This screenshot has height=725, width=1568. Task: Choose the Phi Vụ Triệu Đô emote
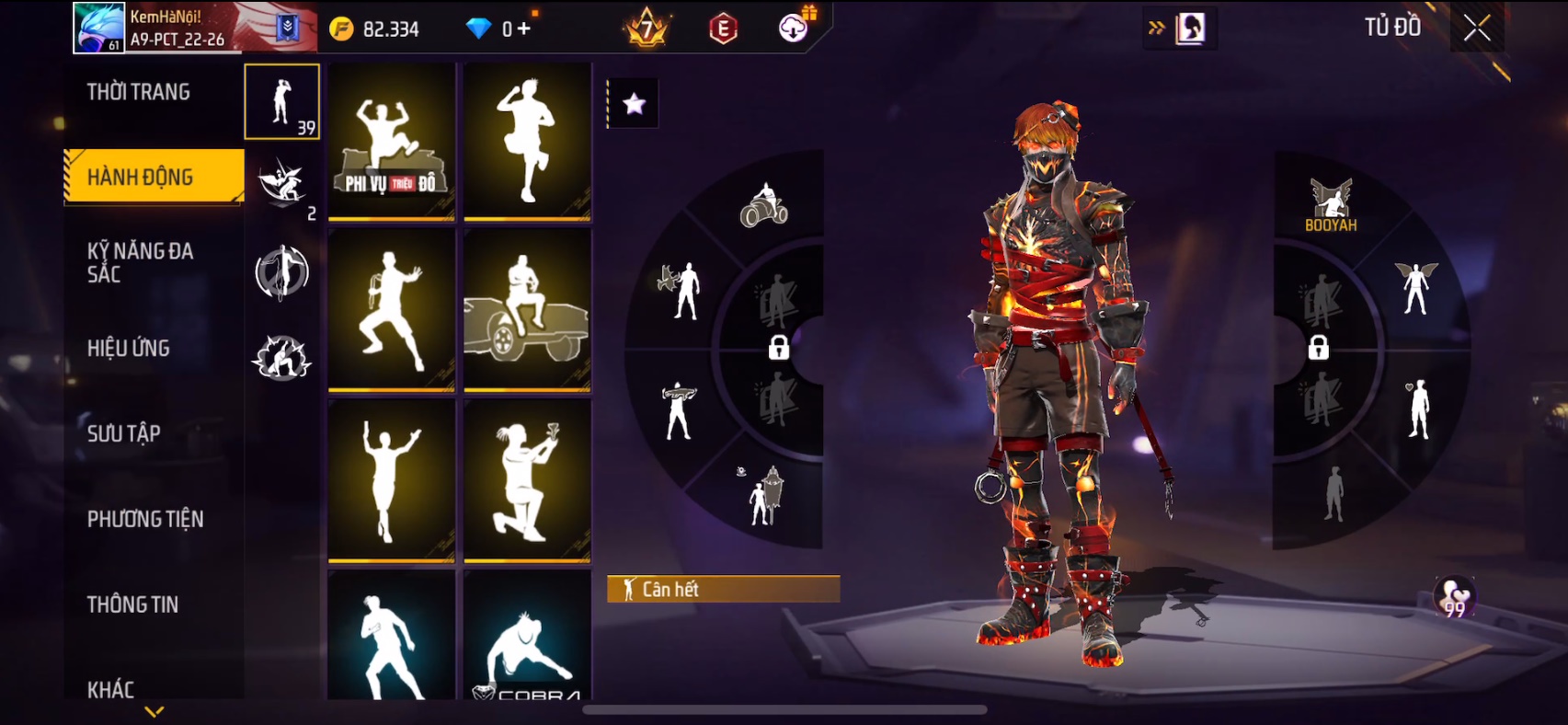click(392, 141)
